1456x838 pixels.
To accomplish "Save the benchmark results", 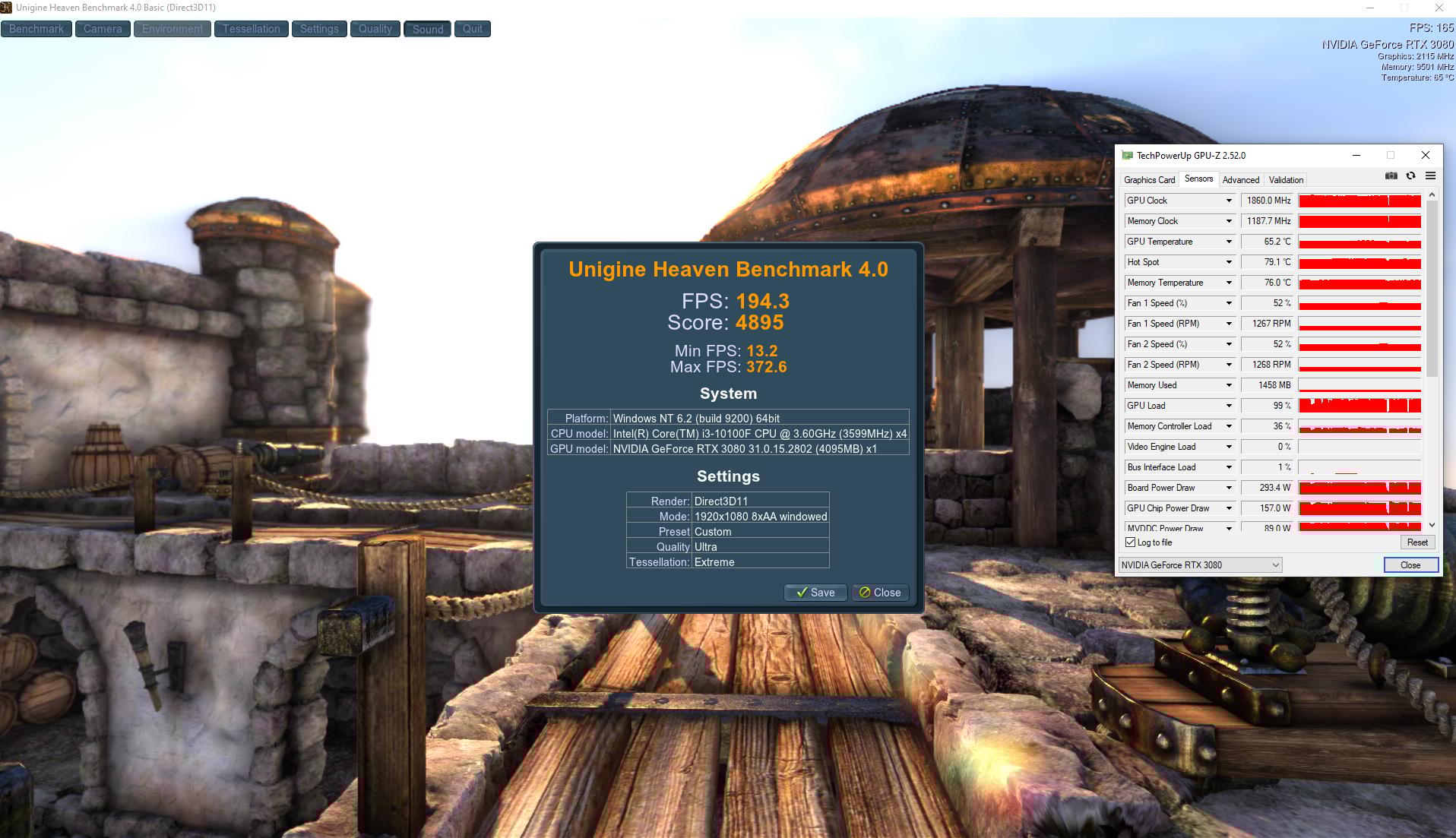I will coord(815,593).
